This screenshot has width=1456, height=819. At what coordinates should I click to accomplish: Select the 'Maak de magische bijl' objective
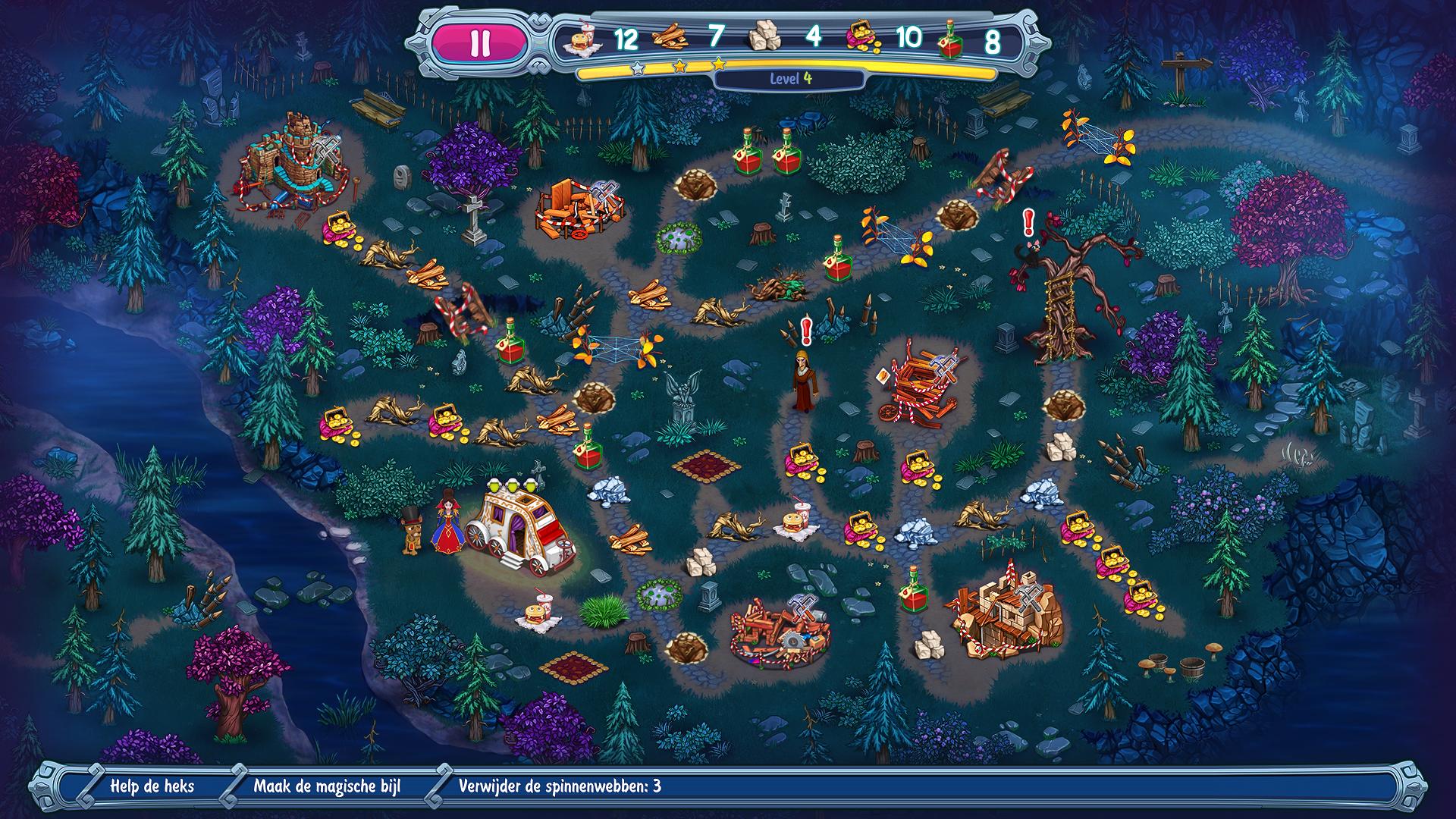pyautogui.click(x=327, y=786)
